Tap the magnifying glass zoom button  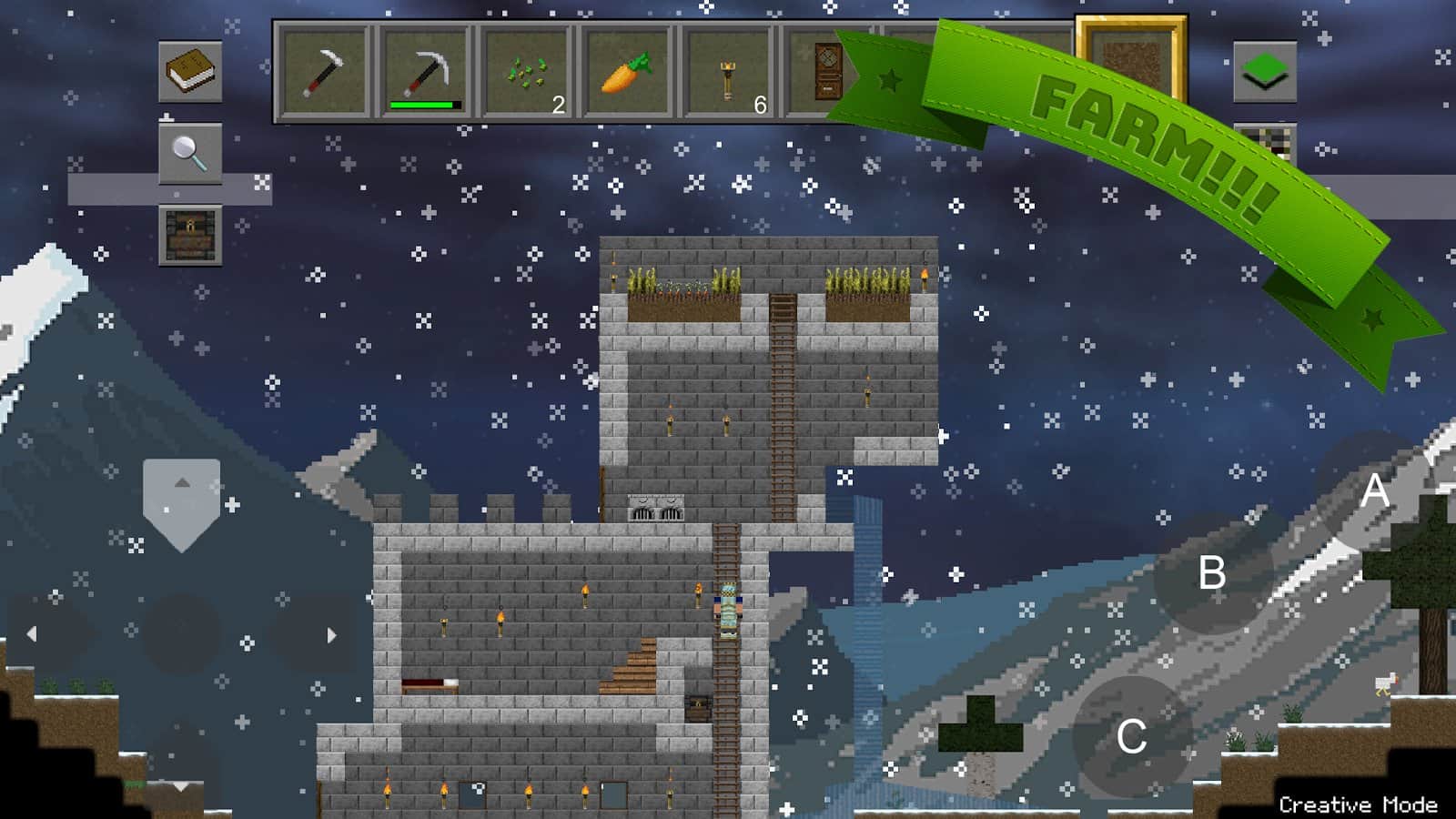(190, 153)
